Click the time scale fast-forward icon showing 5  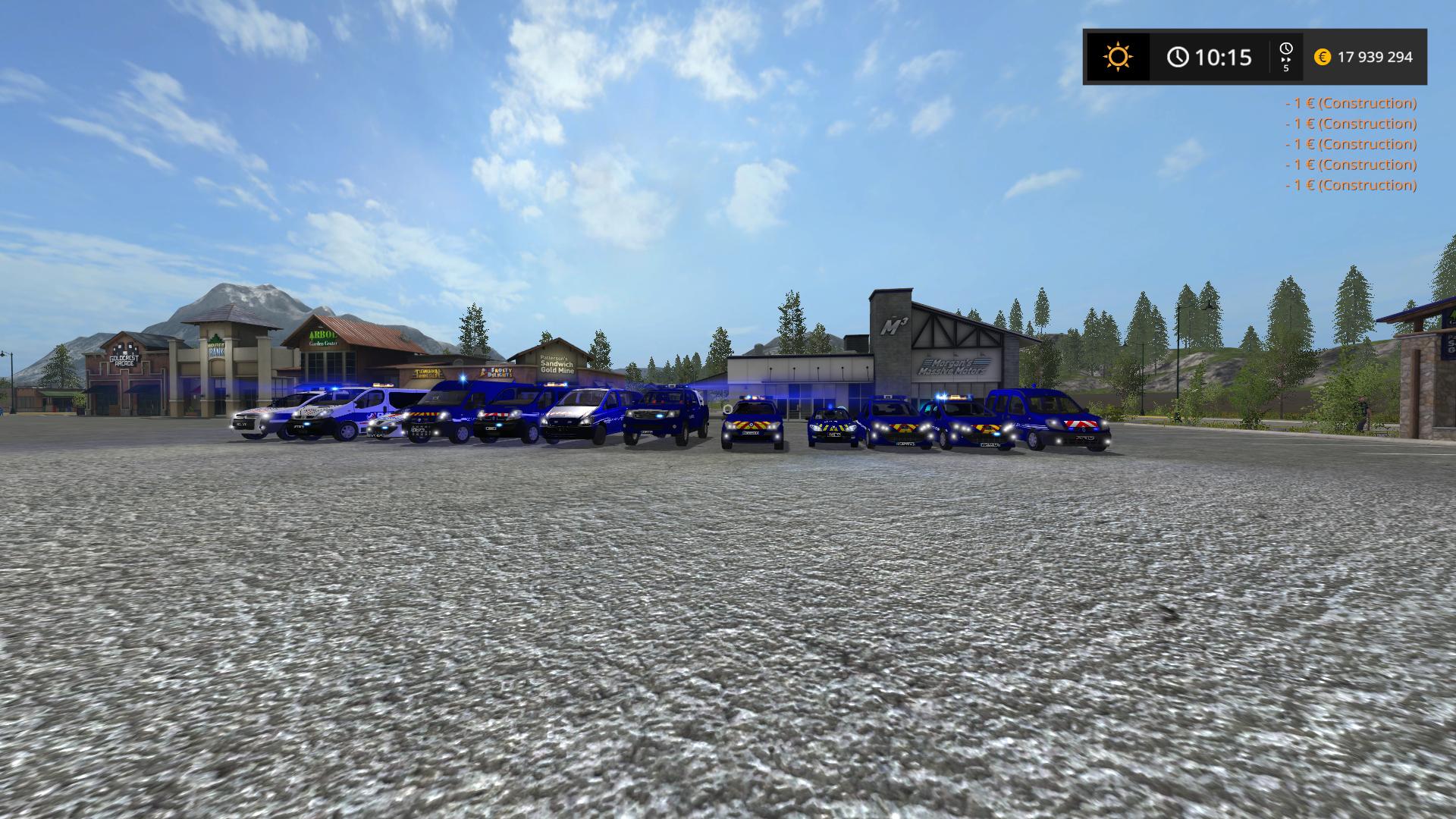[1285, 55]
